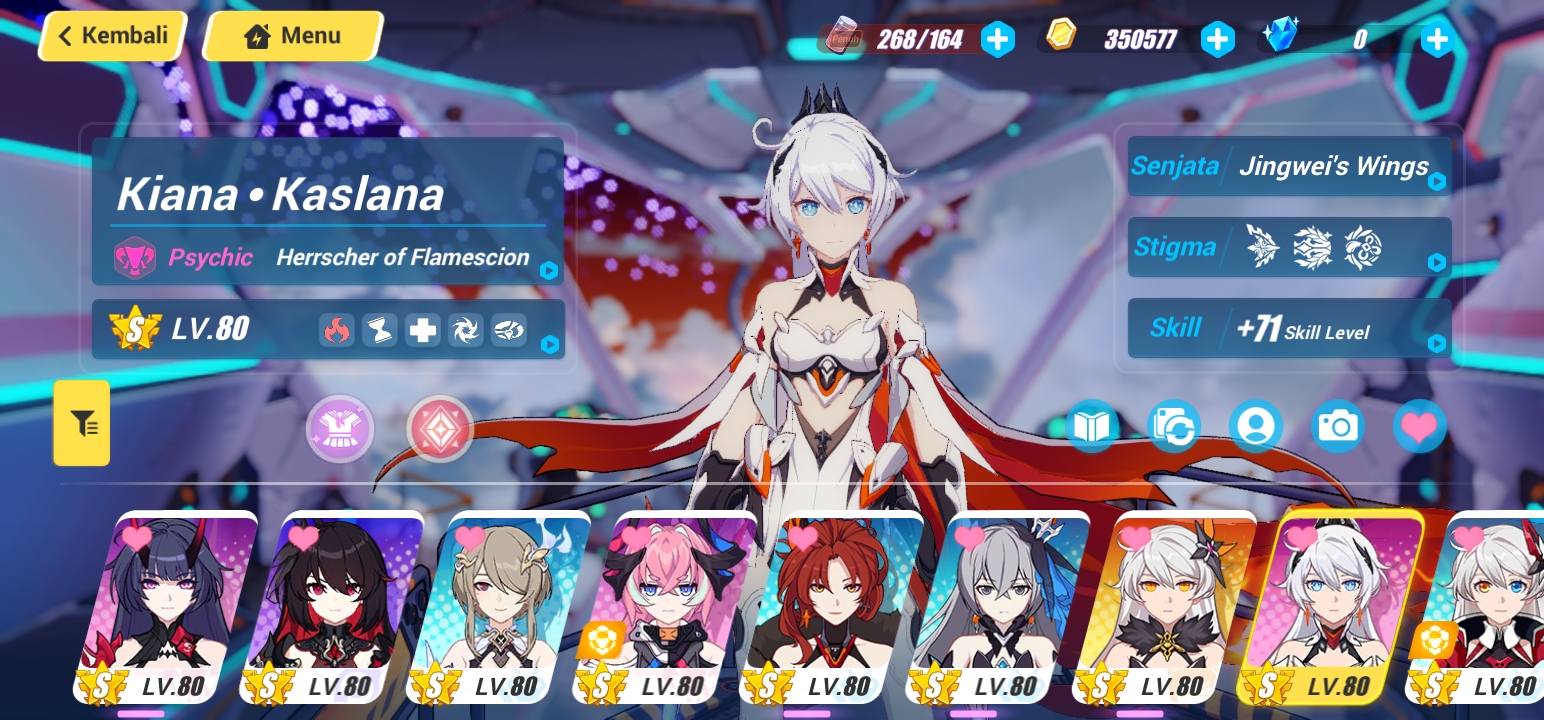Image resolution: width=1544 pixels, height=720 pixels.
Task: Toggle favorite heart on the red-haired valkyrie card
Action: pos(802,538)
